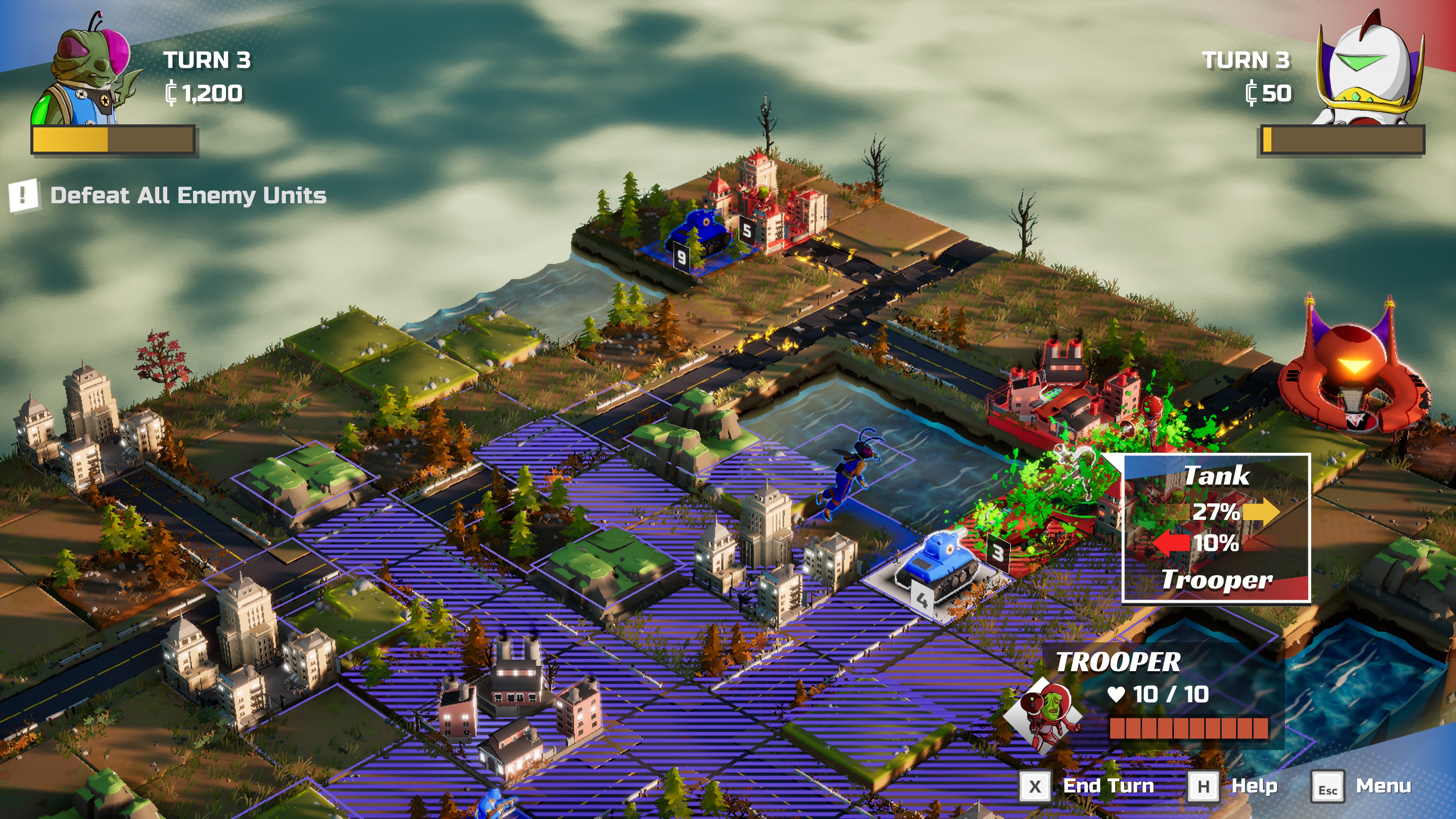Click the Tank versus Trooper damage forecast

click(x=1216, y=528)
